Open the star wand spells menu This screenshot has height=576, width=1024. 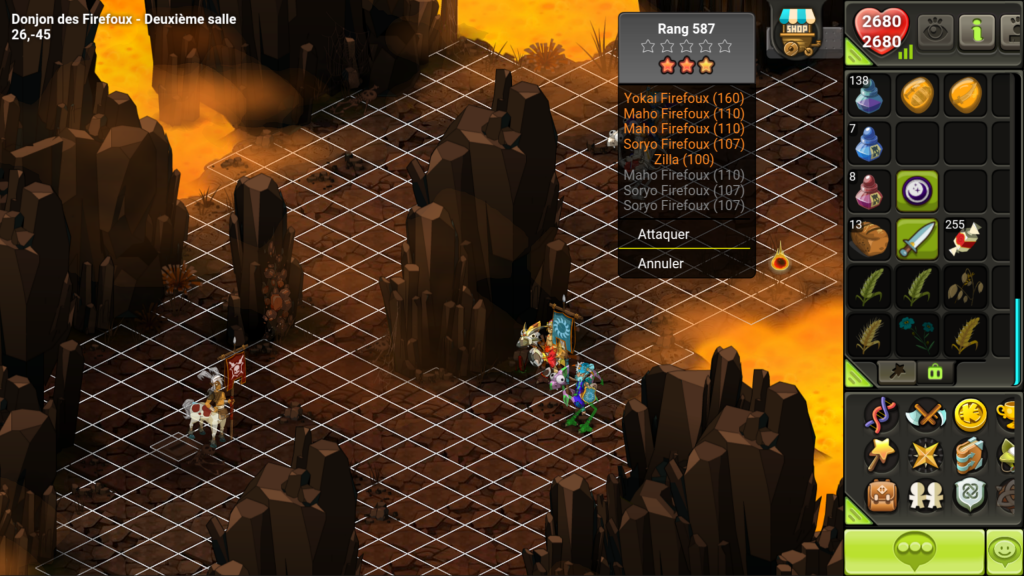[880, 455]
